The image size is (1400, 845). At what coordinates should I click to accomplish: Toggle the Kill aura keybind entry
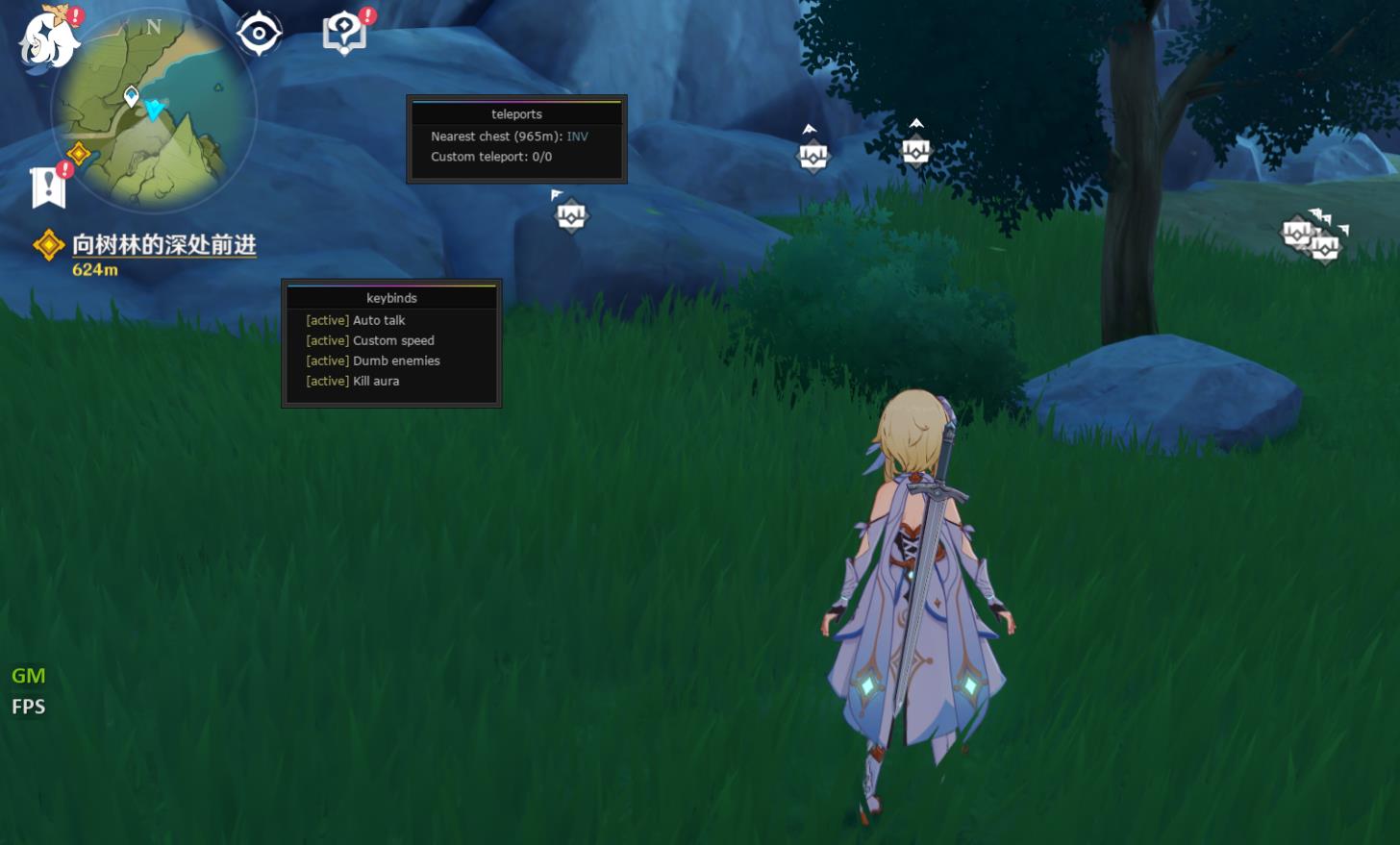click(375, 381)
